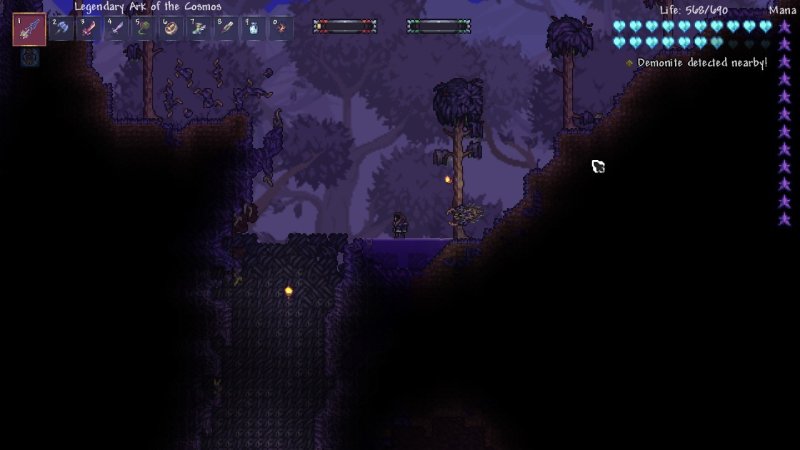Select the Ark of the Cosmos sword slot

coord(29,29)
